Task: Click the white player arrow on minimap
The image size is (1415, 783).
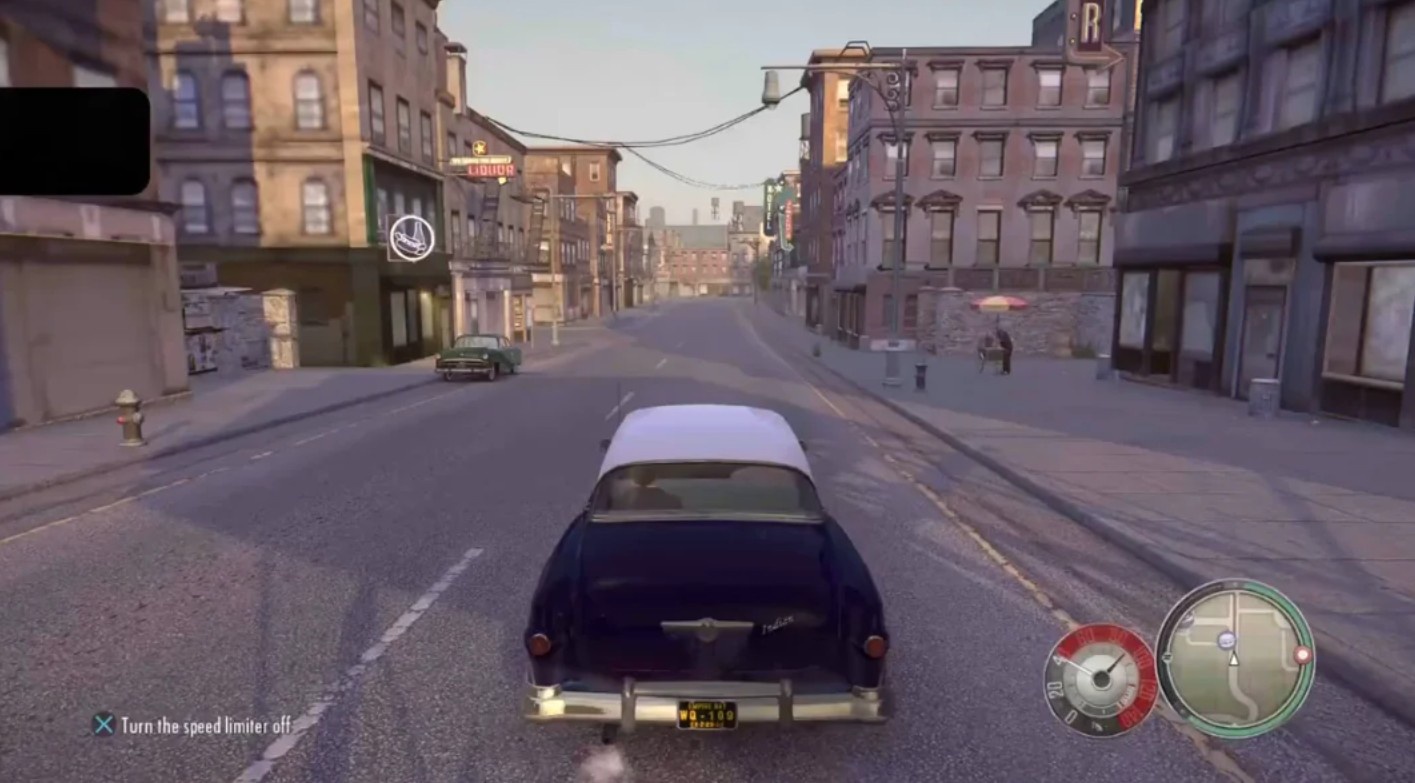Action: (x=1233, y=659)
